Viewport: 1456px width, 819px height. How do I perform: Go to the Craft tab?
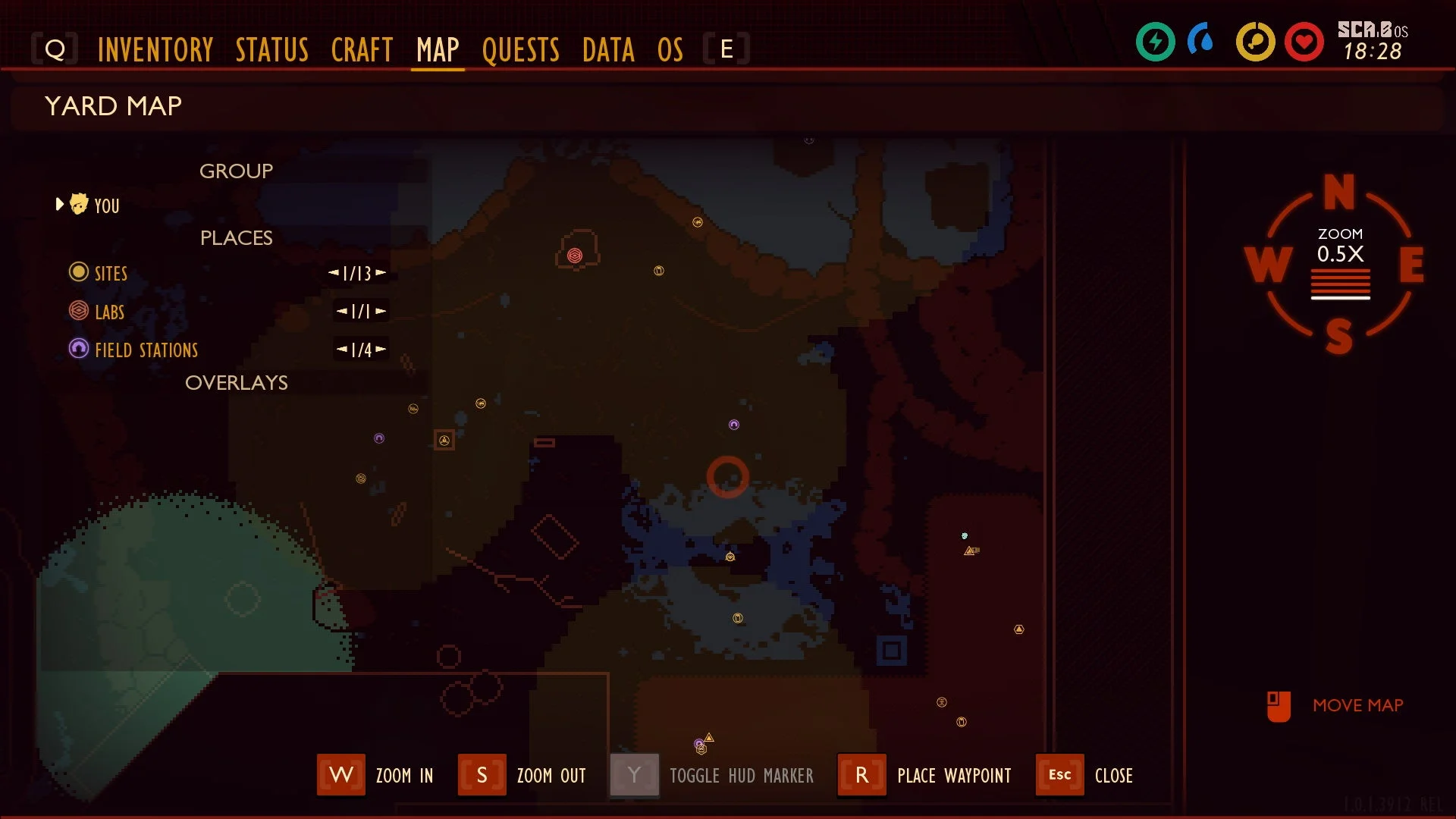[362, 50]
